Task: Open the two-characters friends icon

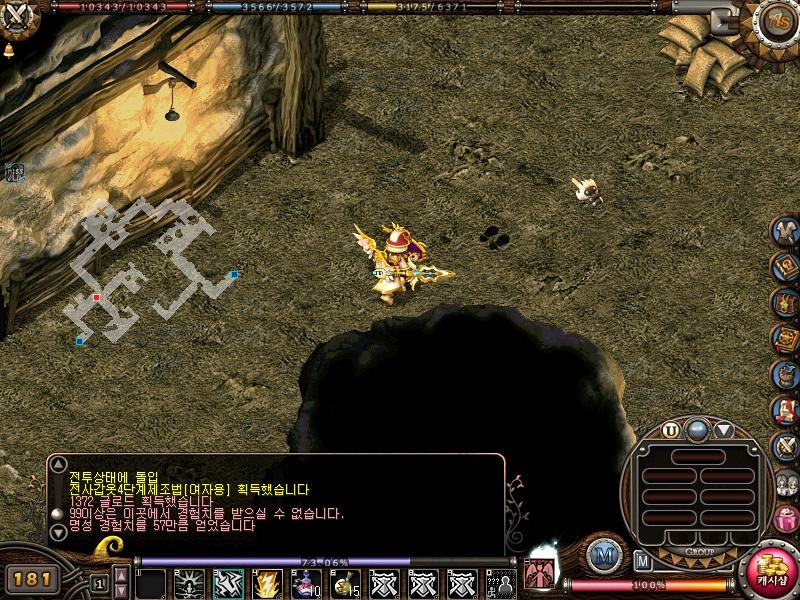Action: (x=786, y=482)
